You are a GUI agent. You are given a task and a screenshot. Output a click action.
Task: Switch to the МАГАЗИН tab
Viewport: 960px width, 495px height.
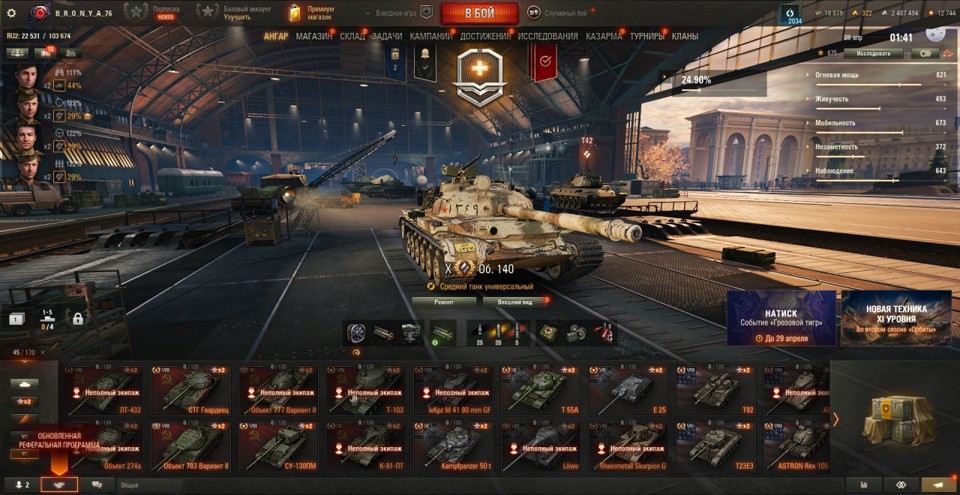click(x=314, y=36)
